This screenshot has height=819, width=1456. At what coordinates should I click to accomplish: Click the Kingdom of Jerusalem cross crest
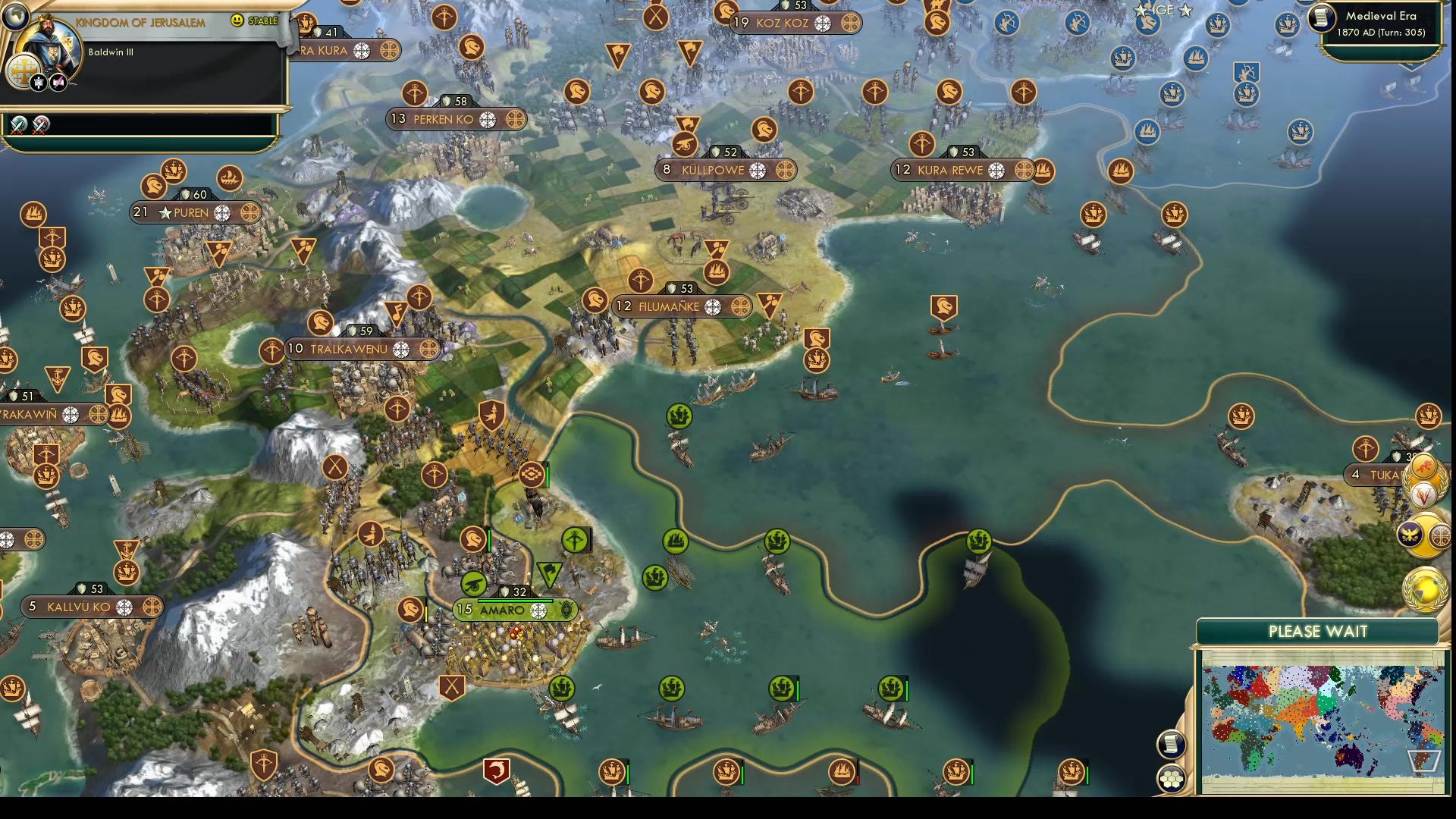[24, 71]
